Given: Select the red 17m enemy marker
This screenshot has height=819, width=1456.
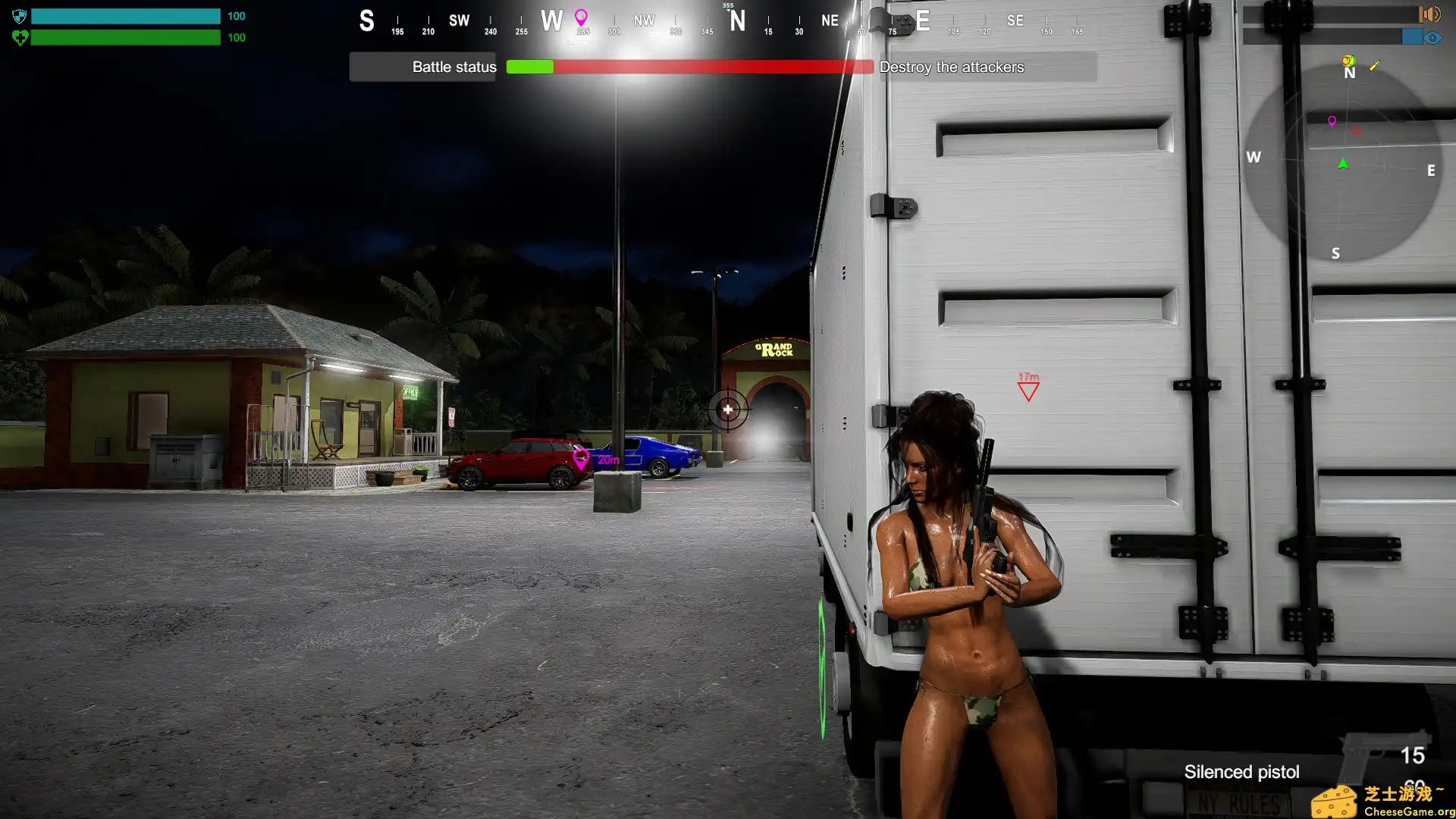Looking at the screenshot, I should point(1028,390).
